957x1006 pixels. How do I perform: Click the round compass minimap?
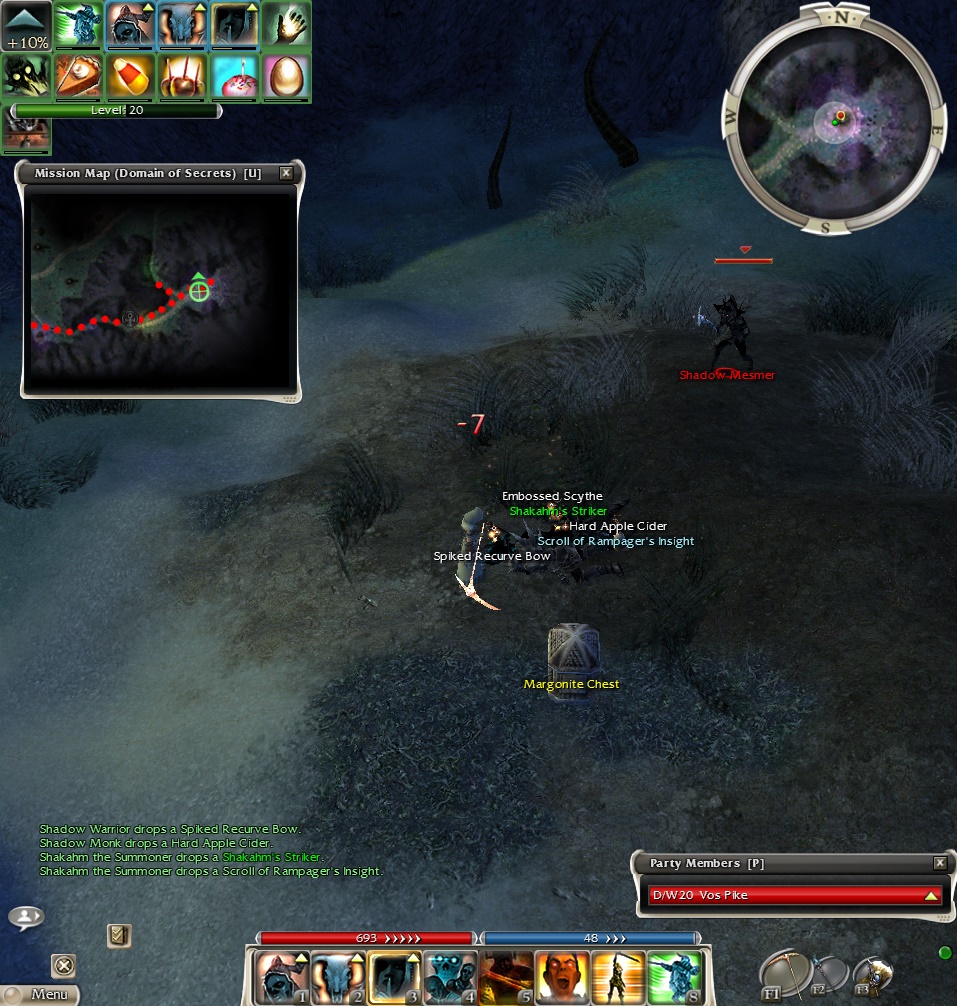(833, 121)
